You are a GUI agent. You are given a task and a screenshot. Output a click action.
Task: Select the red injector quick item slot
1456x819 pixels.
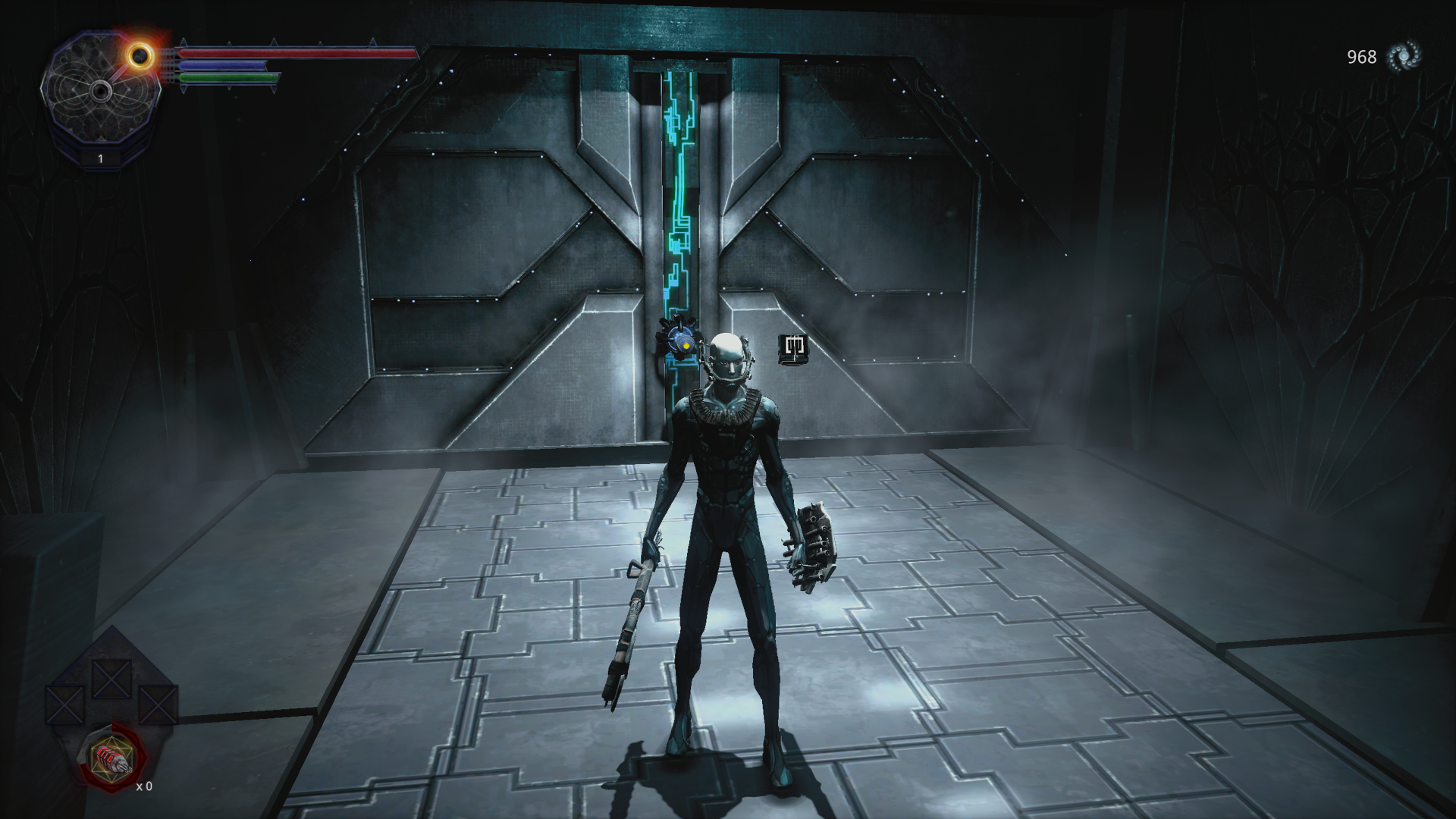click(112, 757)
